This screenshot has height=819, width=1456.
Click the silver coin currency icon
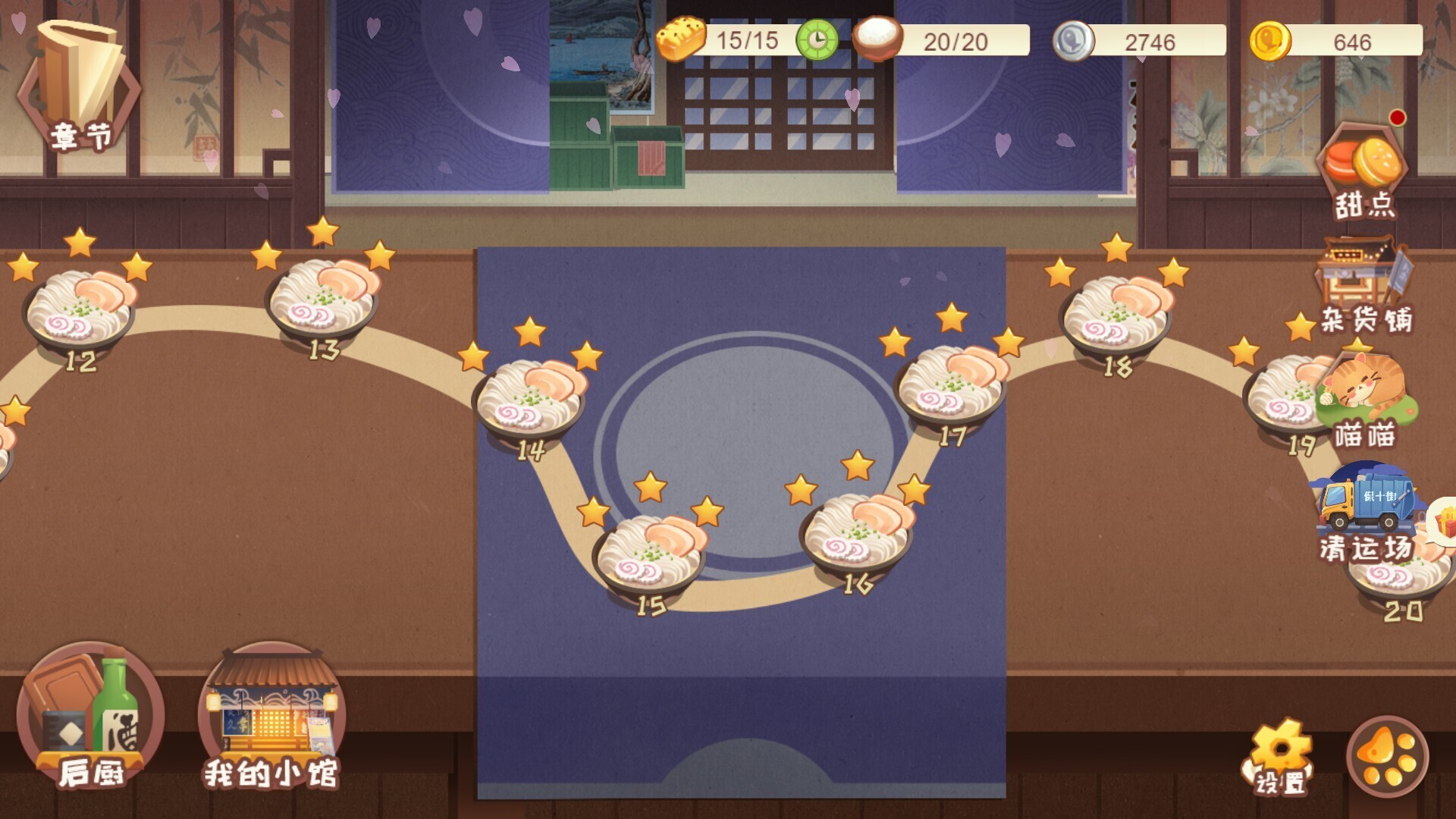coord(1073,40)
